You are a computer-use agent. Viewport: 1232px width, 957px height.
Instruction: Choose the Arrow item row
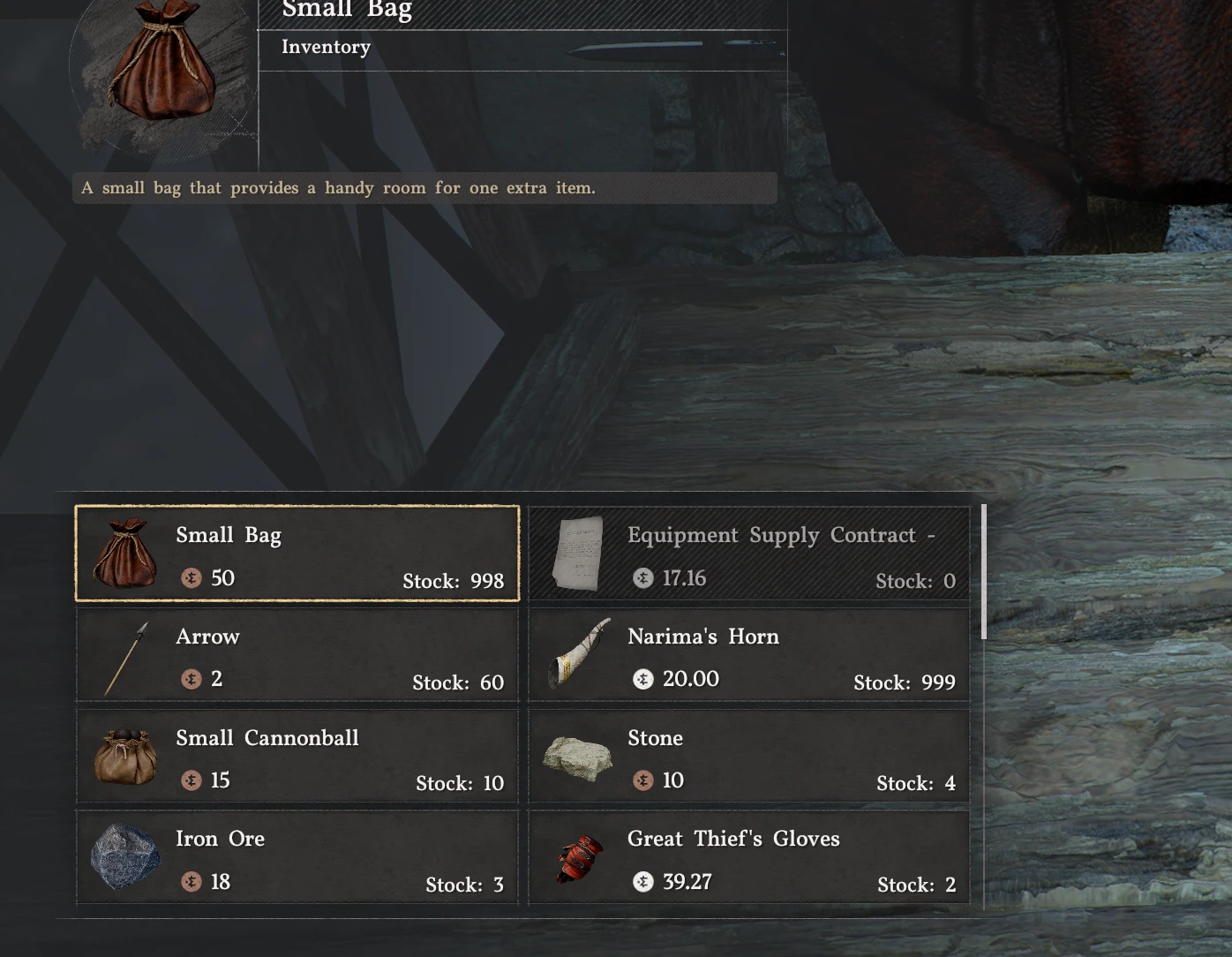297,656
